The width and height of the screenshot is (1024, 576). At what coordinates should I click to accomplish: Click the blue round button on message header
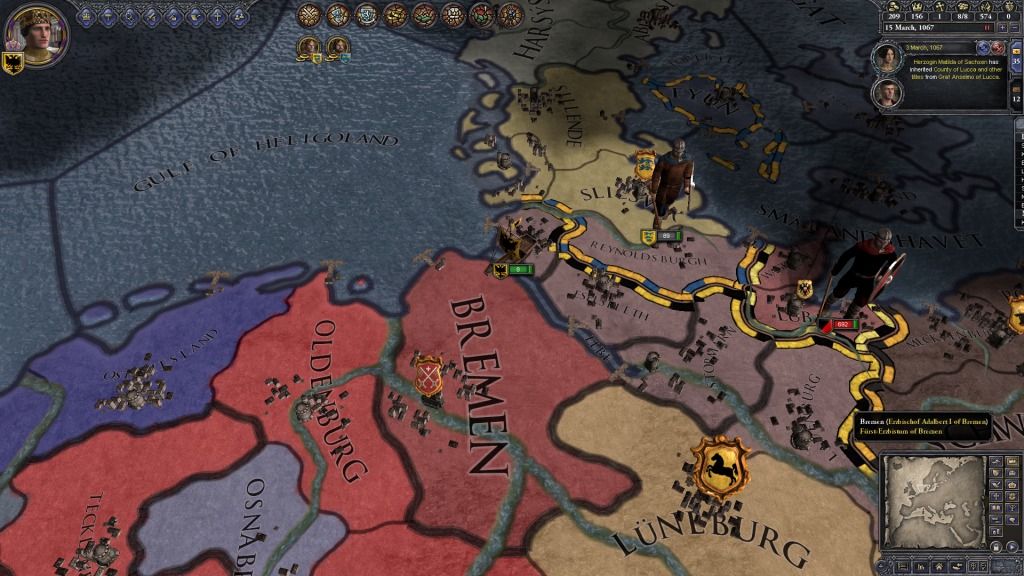(x=982, y=47)
